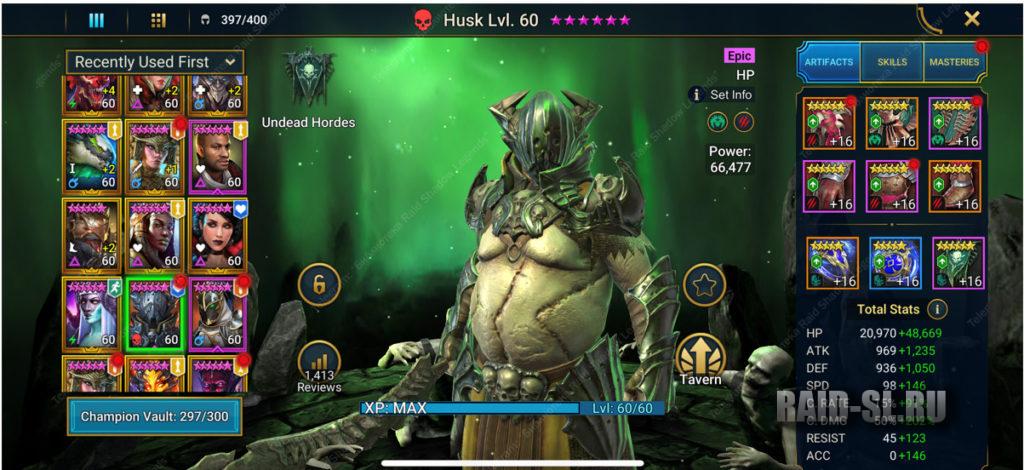Toggle the star favorite button
Image resolution: width=1024 pixels, height=470 pixels.
point(703,285)
